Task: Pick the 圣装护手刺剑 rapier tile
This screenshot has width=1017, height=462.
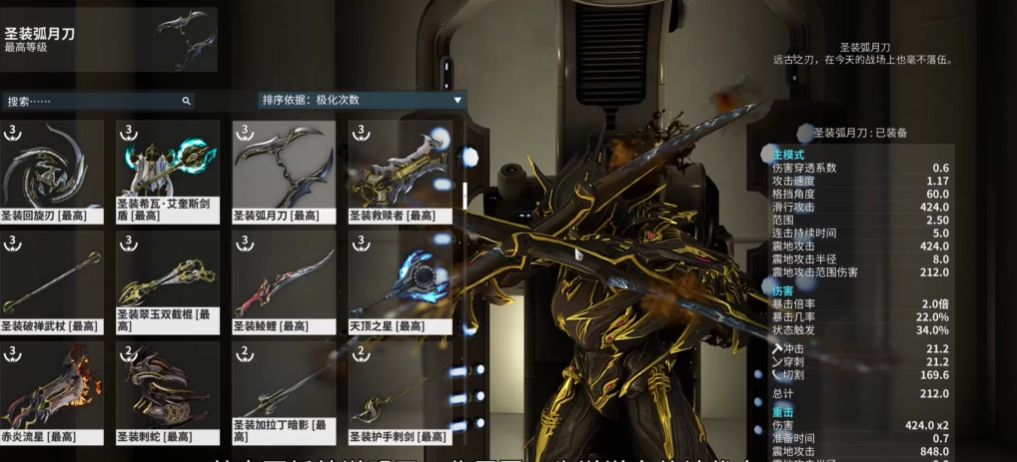Action: [x=399, y=392]
